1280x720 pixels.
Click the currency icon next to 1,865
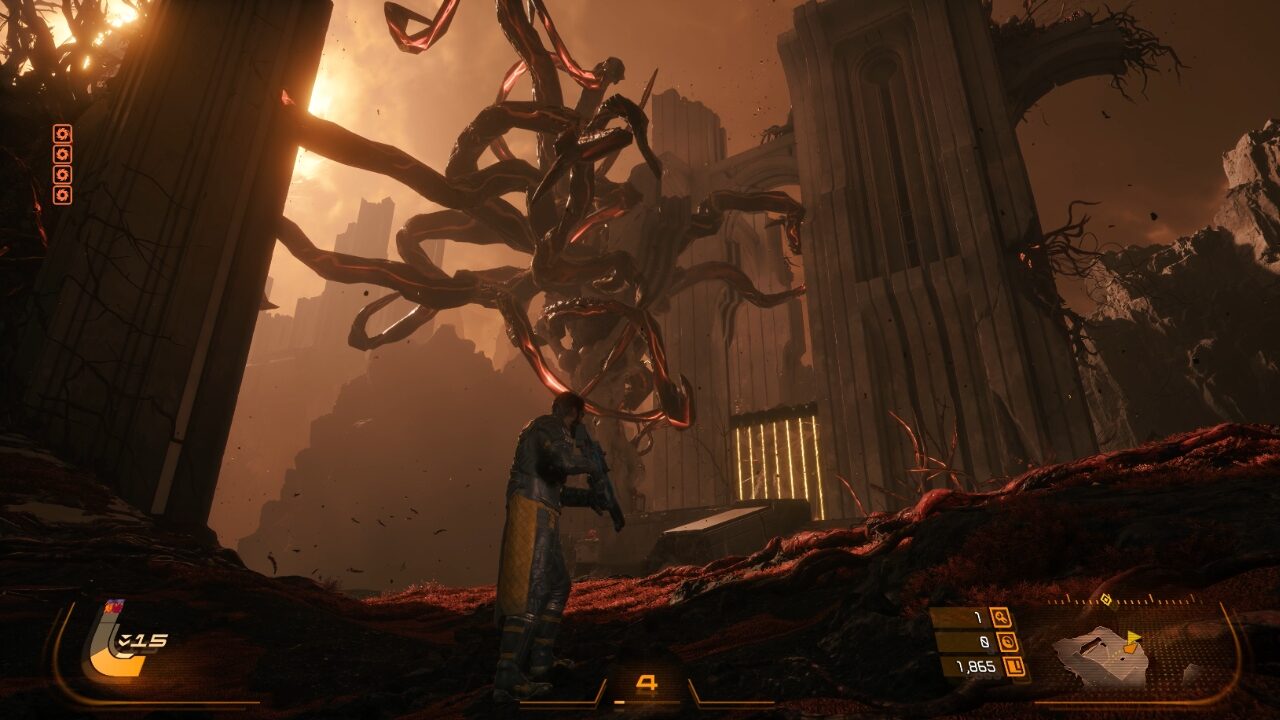(1016, 665)
